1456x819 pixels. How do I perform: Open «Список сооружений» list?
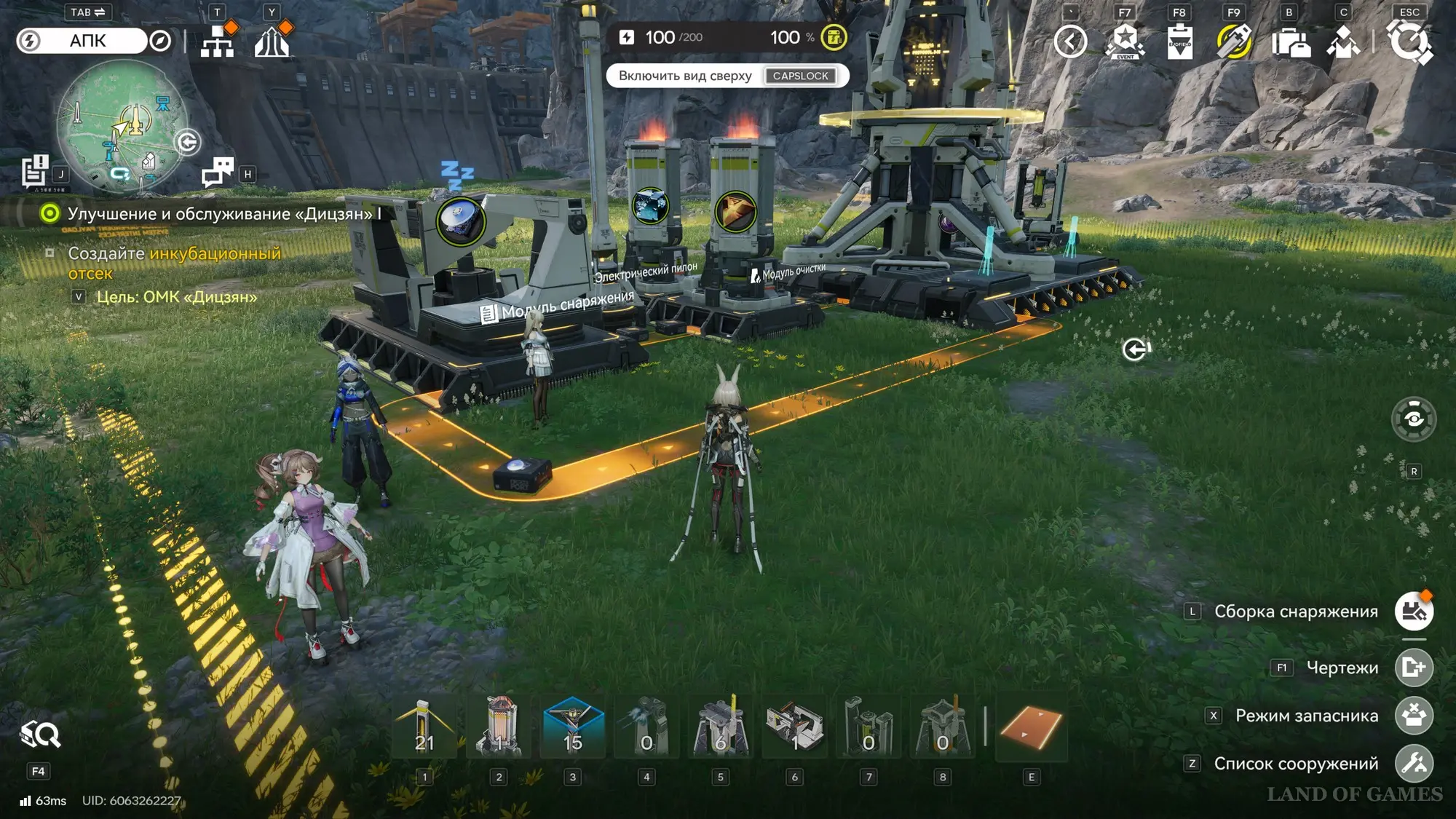pyautogui.click(x=1414, y=764)
